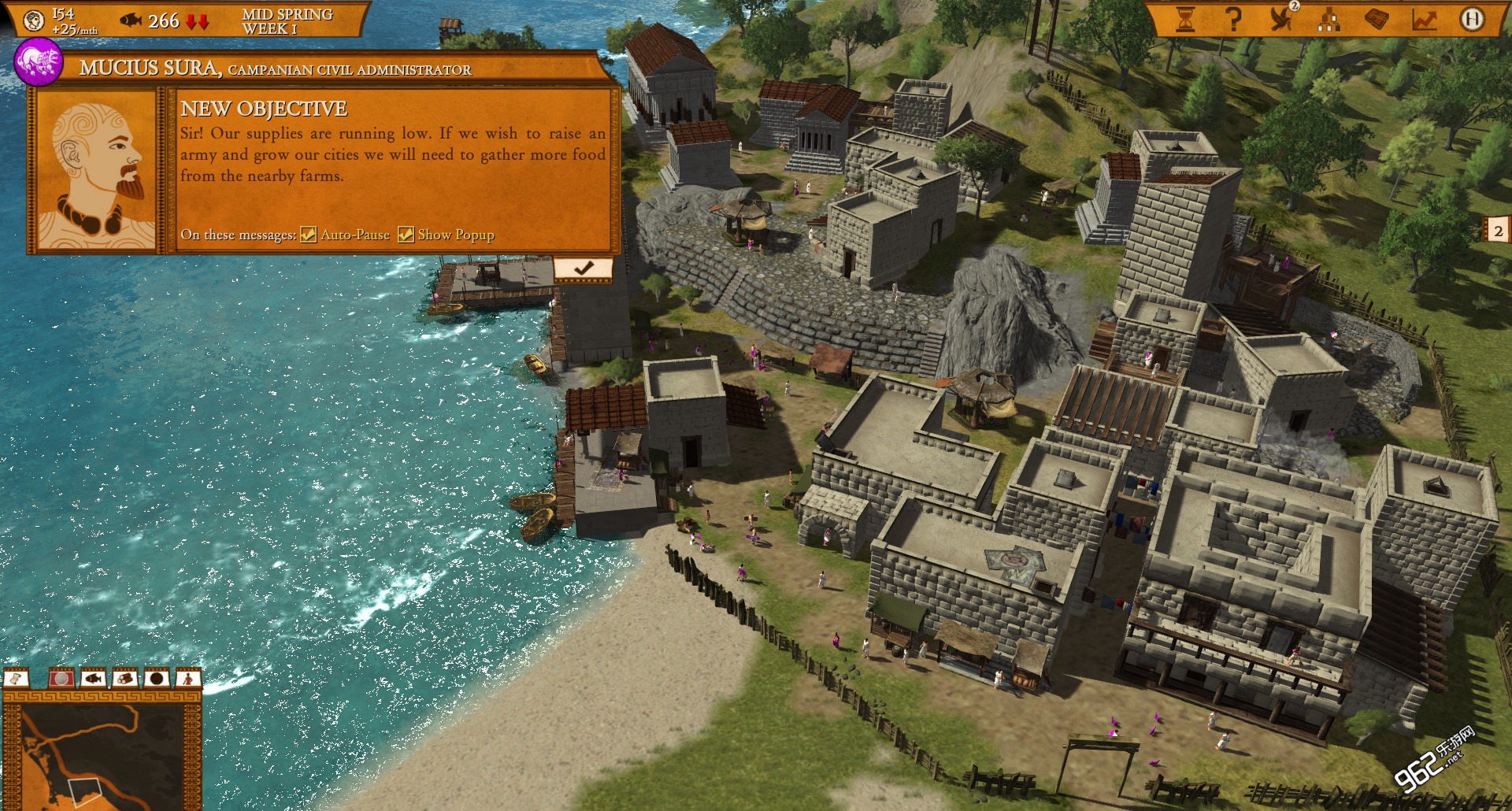This screenshot has width=1512, height=811.
Task: Show the statistics graph arrow icon
Action: point(1424,20)
